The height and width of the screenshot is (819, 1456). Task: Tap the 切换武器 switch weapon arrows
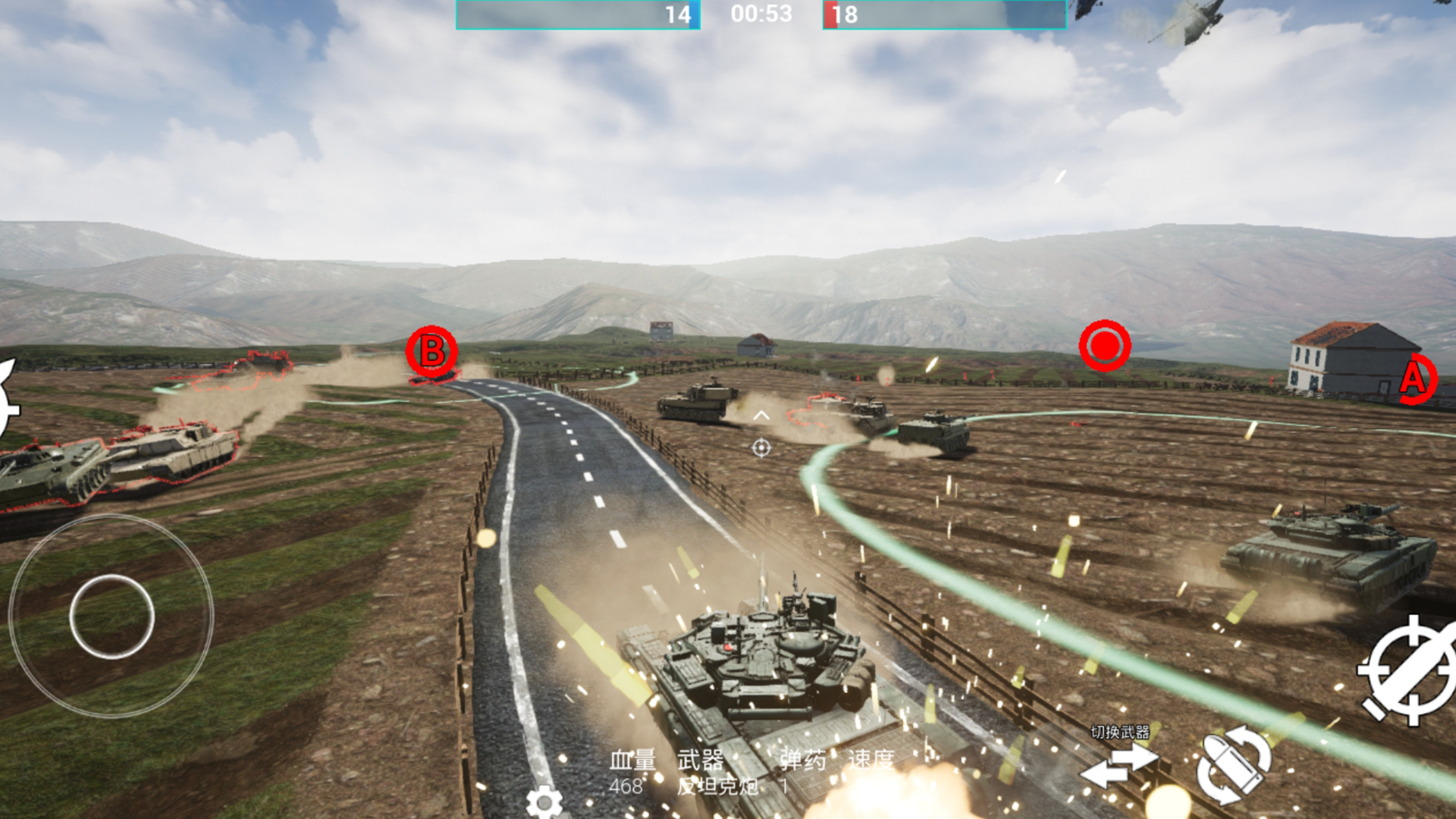click(1119, 764)
